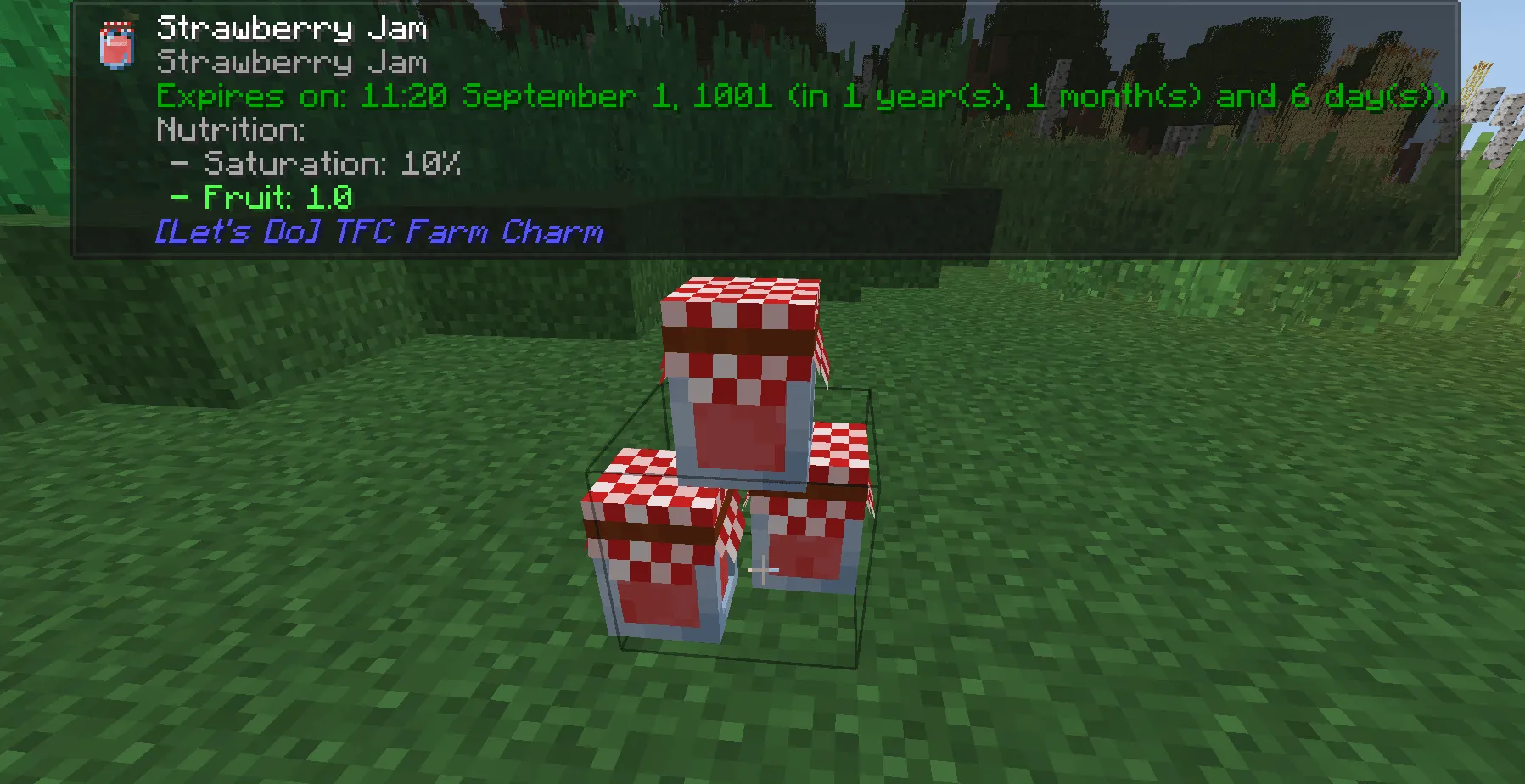1525x784 pixels.
Task: Click the Saturation: 10% nutrition entry
Action: tap(317, 164)
